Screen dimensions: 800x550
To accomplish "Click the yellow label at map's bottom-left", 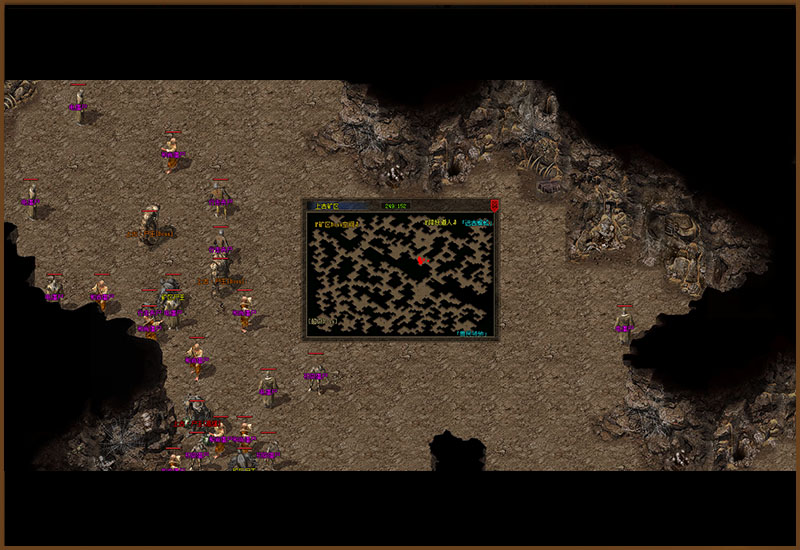I will click(322, 321).
